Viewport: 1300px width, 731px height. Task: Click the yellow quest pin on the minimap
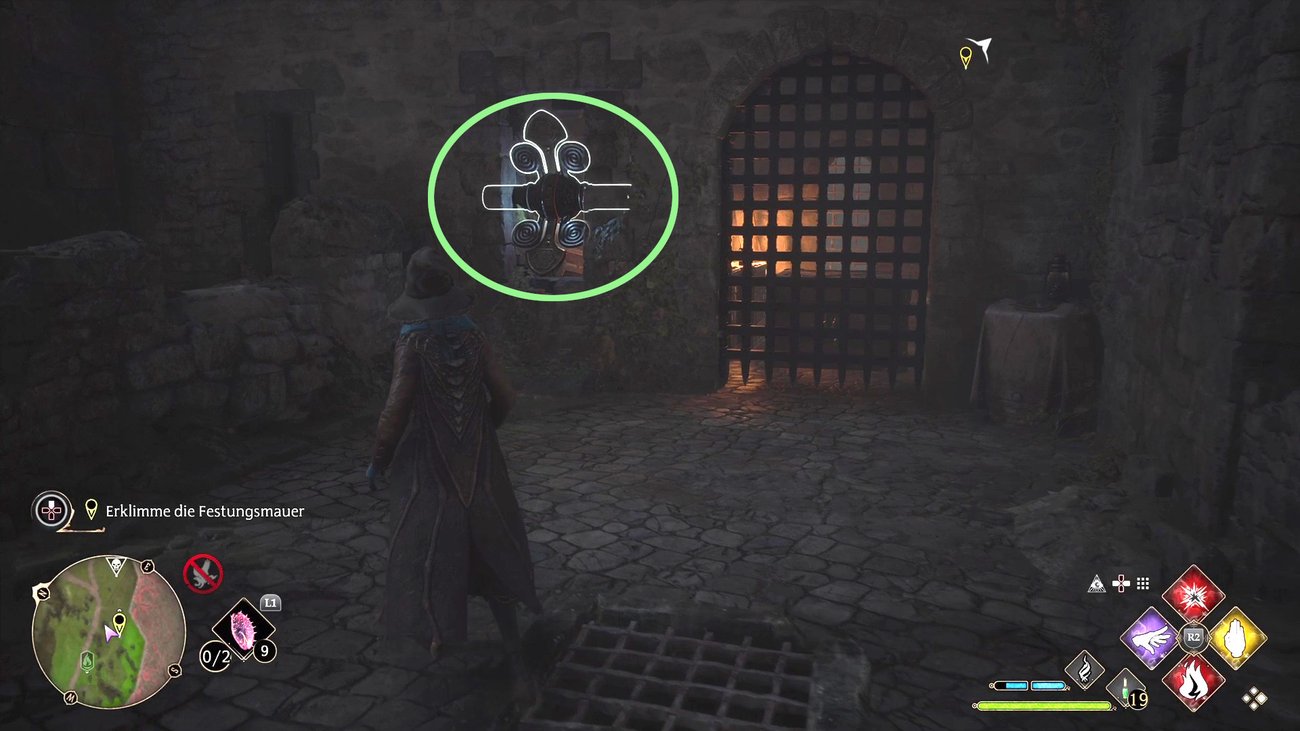click(120, 623)
